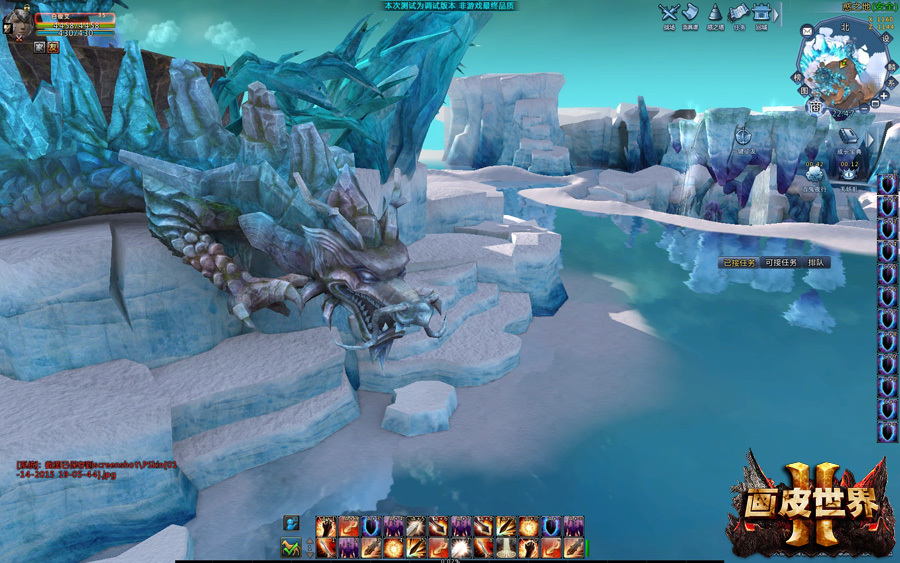The height and width of the screenshot is (563, 900).
Task: Click the blue character icon beside hotbar
Action: click(x=291, y=523)
